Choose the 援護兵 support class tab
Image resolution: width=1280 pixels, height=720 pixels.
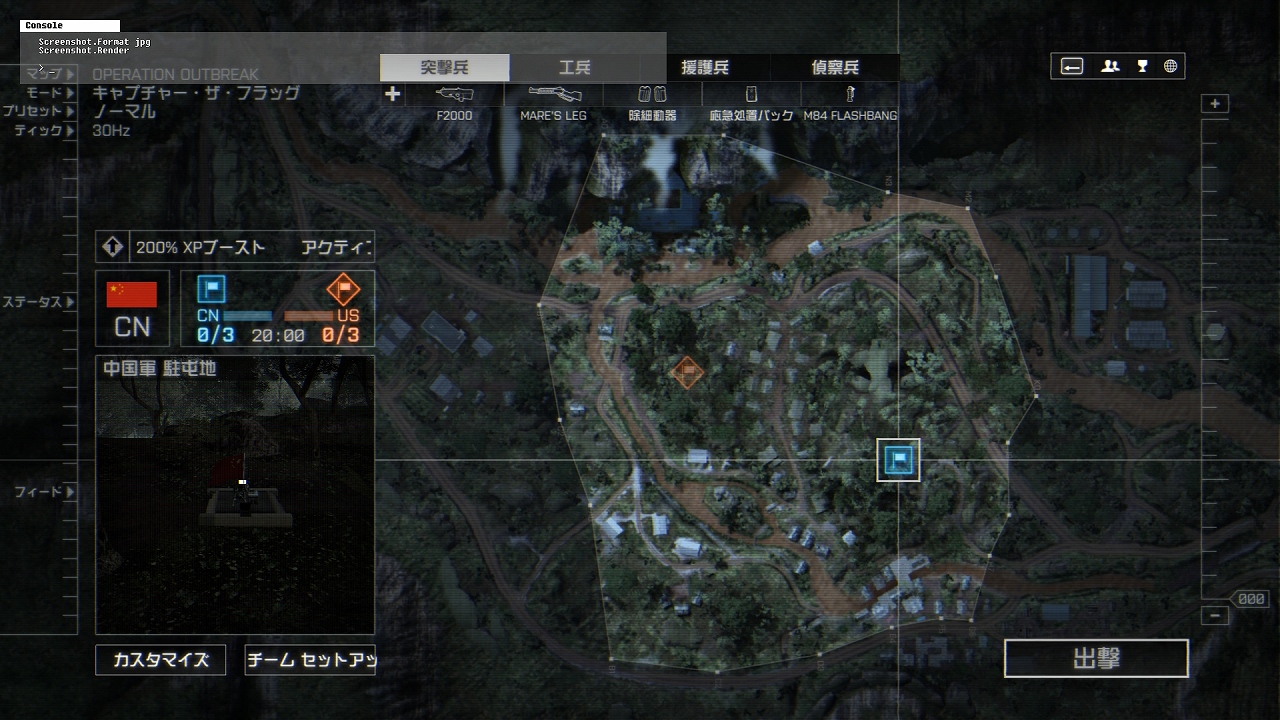(705, 68)
